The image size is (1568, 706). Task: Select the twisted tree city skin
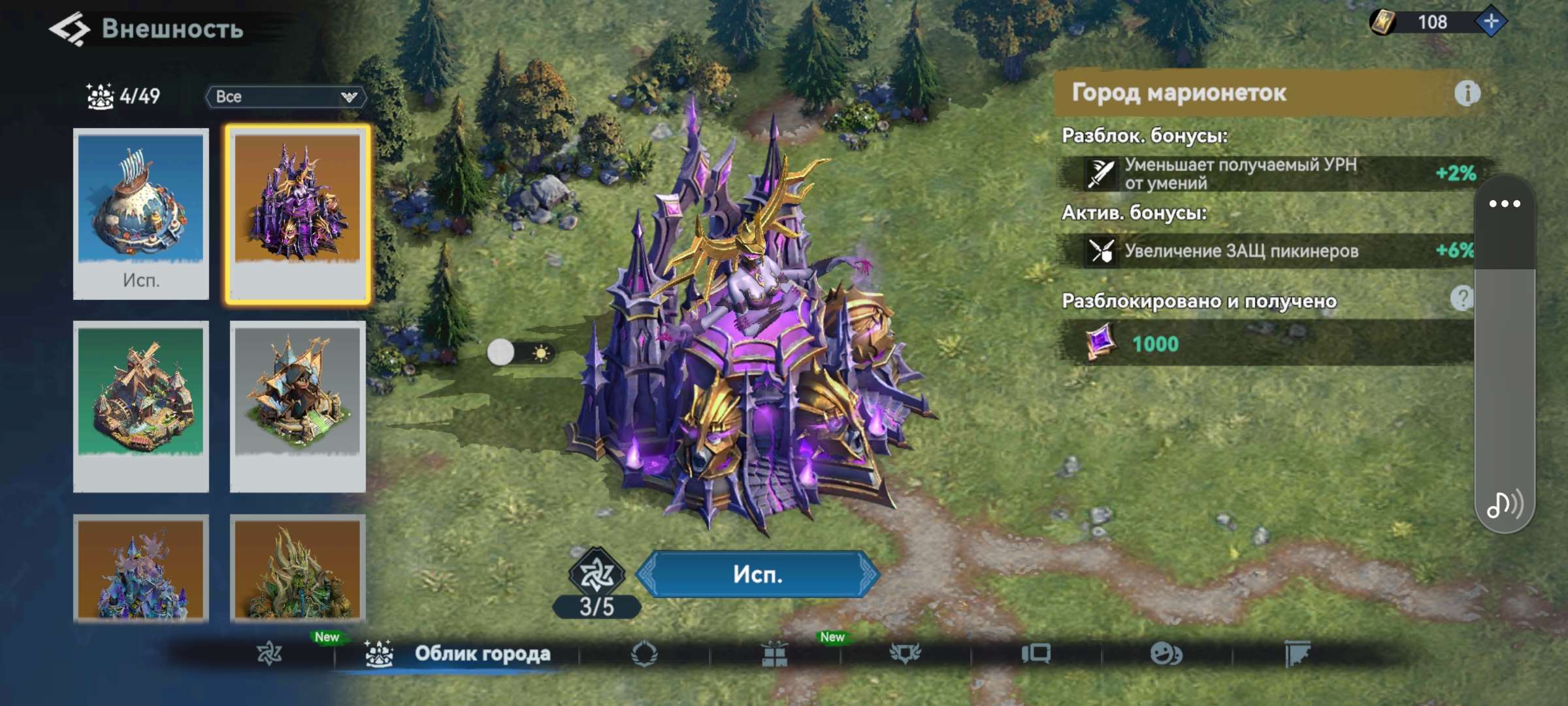coord(298,567)
